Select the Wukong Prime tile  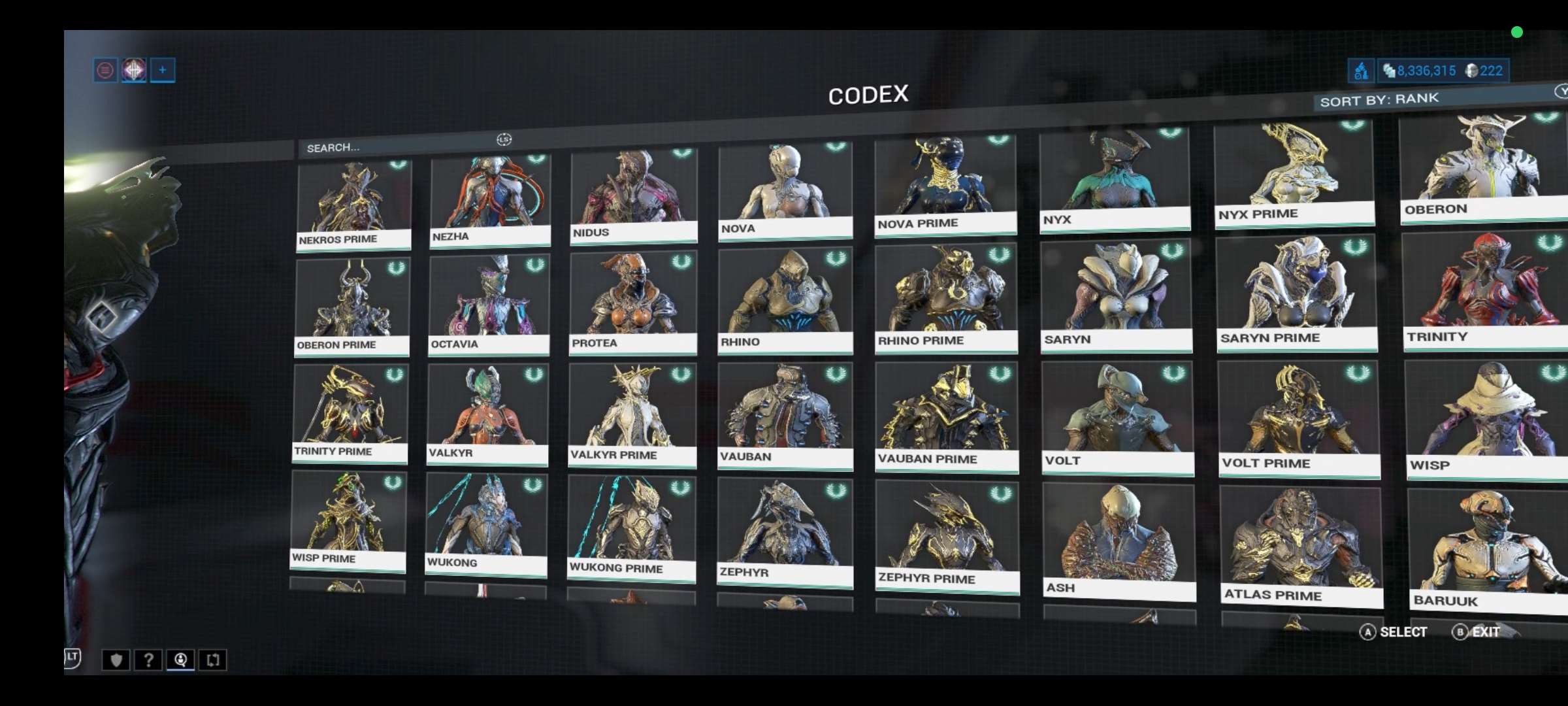[631, 527]
